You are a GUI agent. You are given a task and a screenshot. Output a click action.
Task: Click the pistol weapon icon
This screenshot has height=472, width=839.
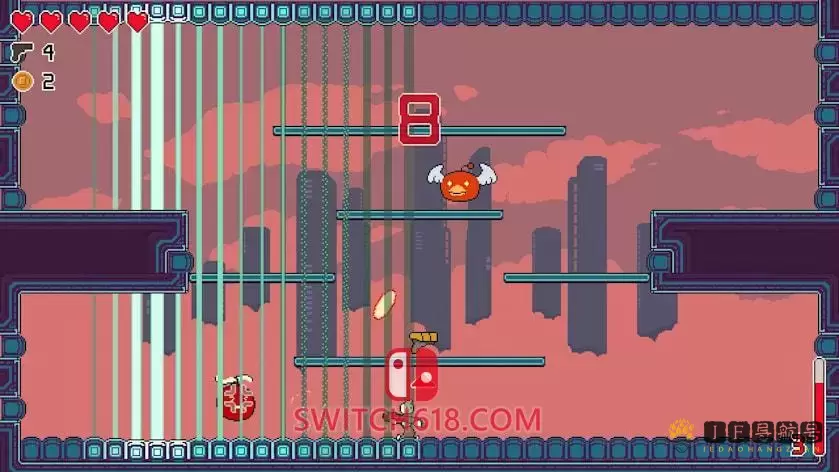click(x=21, y=52)
